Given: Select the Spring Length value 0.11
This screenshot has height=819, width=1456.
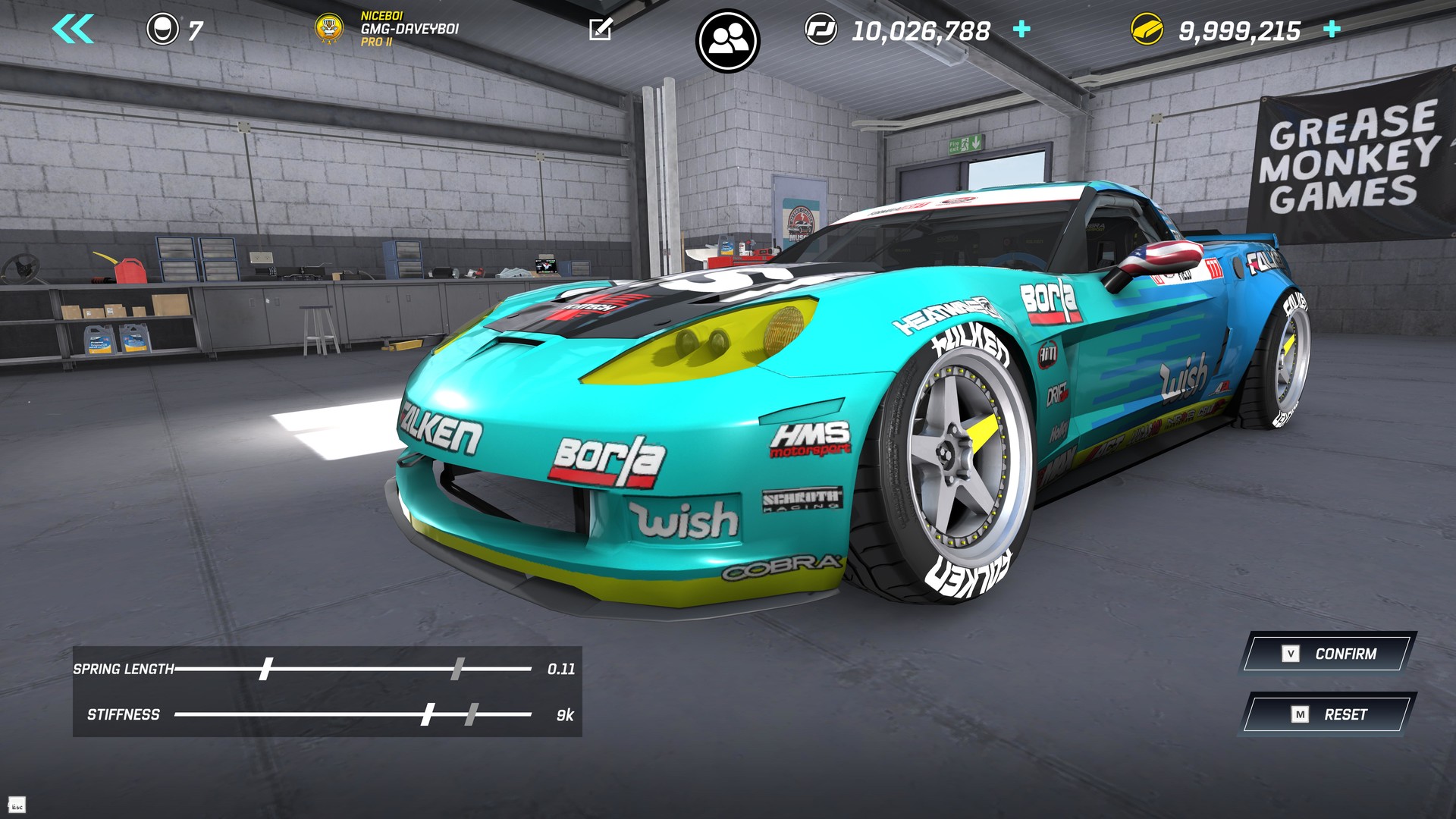Looking at the screenshot, I should click(561, 669).
